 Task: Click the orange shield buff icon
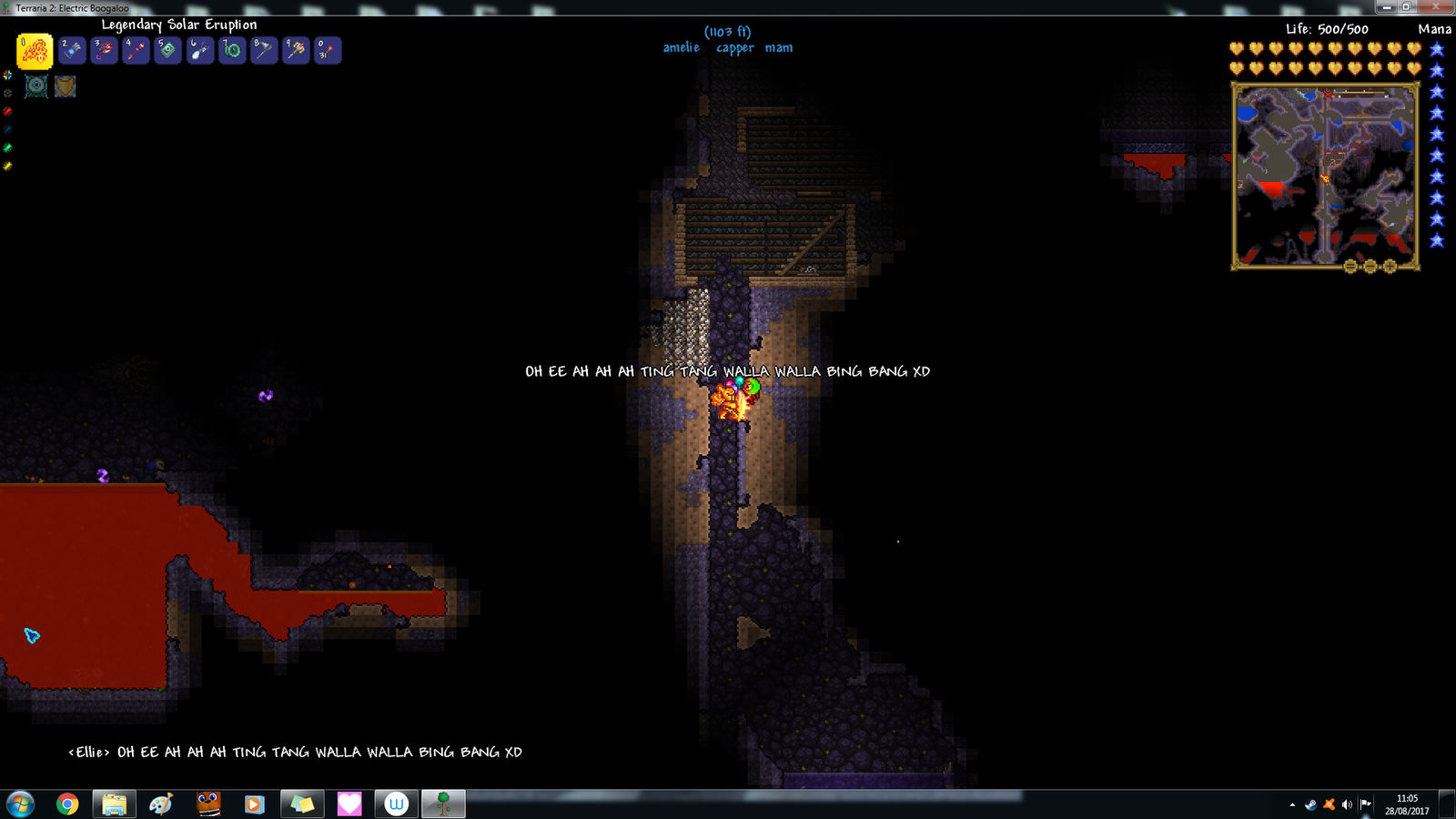(65, 86)
